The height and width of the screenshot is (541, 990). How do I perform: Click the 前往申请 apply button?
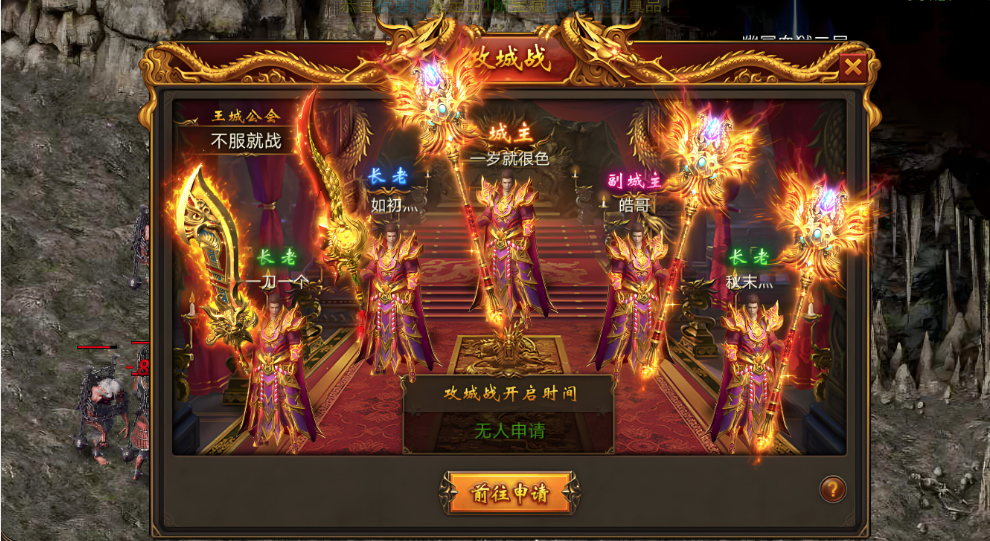pos(509,492)
